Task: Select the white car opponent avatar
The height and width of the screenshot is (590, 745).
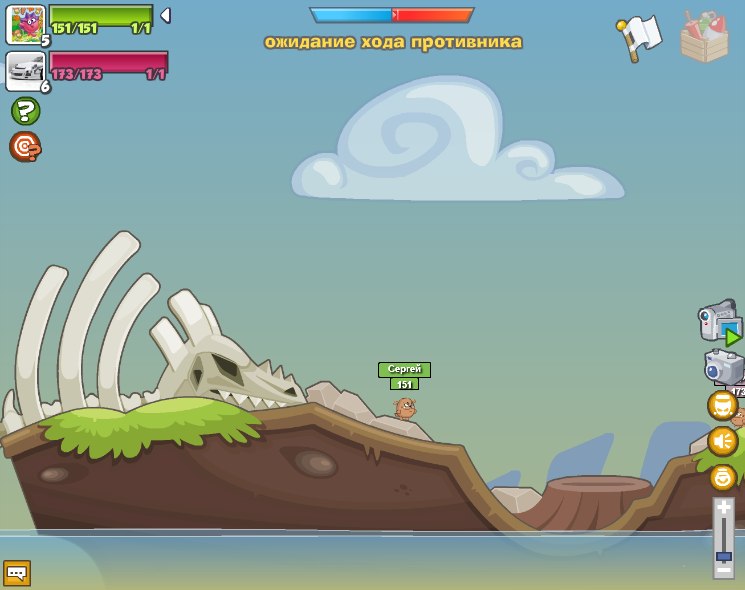Action: click(25, 70)
